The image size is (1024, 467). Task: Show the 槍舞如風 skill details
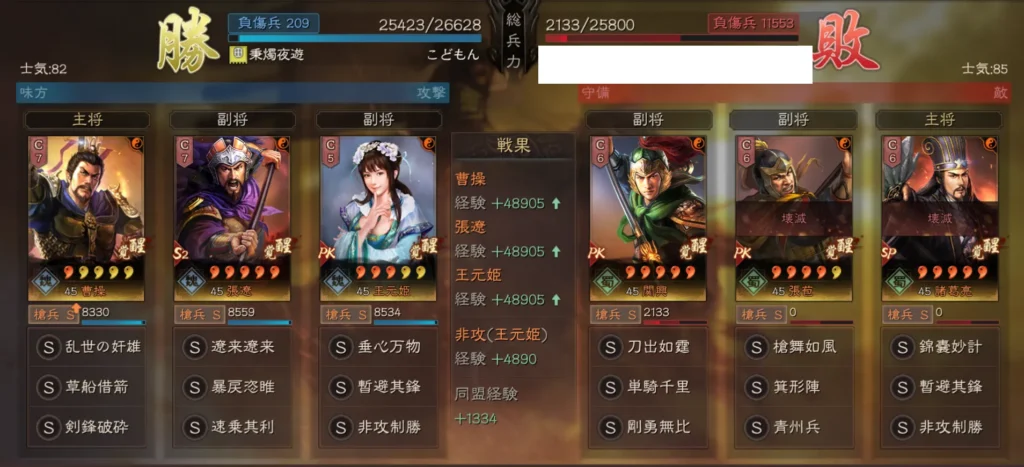click(793, 347)
